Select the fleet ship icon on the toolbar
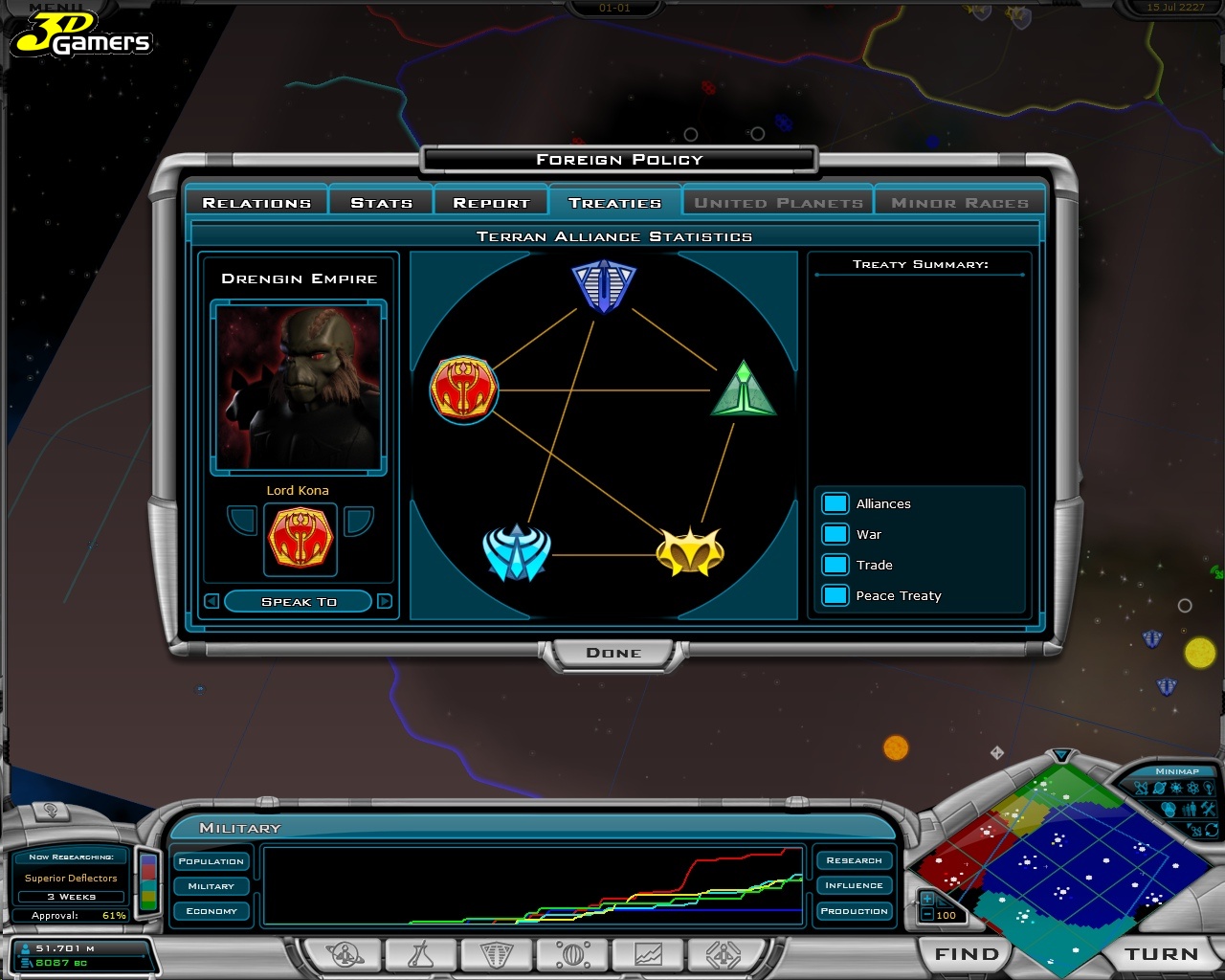The width and height of the screenshot is (1225, 980). (724, 953)
